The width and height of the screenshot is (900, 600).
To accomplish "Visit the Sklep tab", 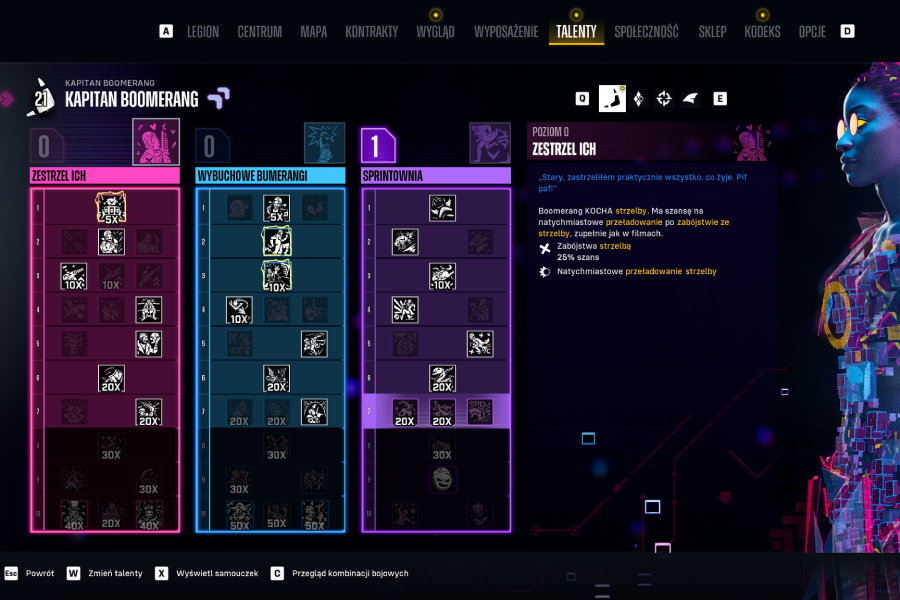I will point(712,32).
